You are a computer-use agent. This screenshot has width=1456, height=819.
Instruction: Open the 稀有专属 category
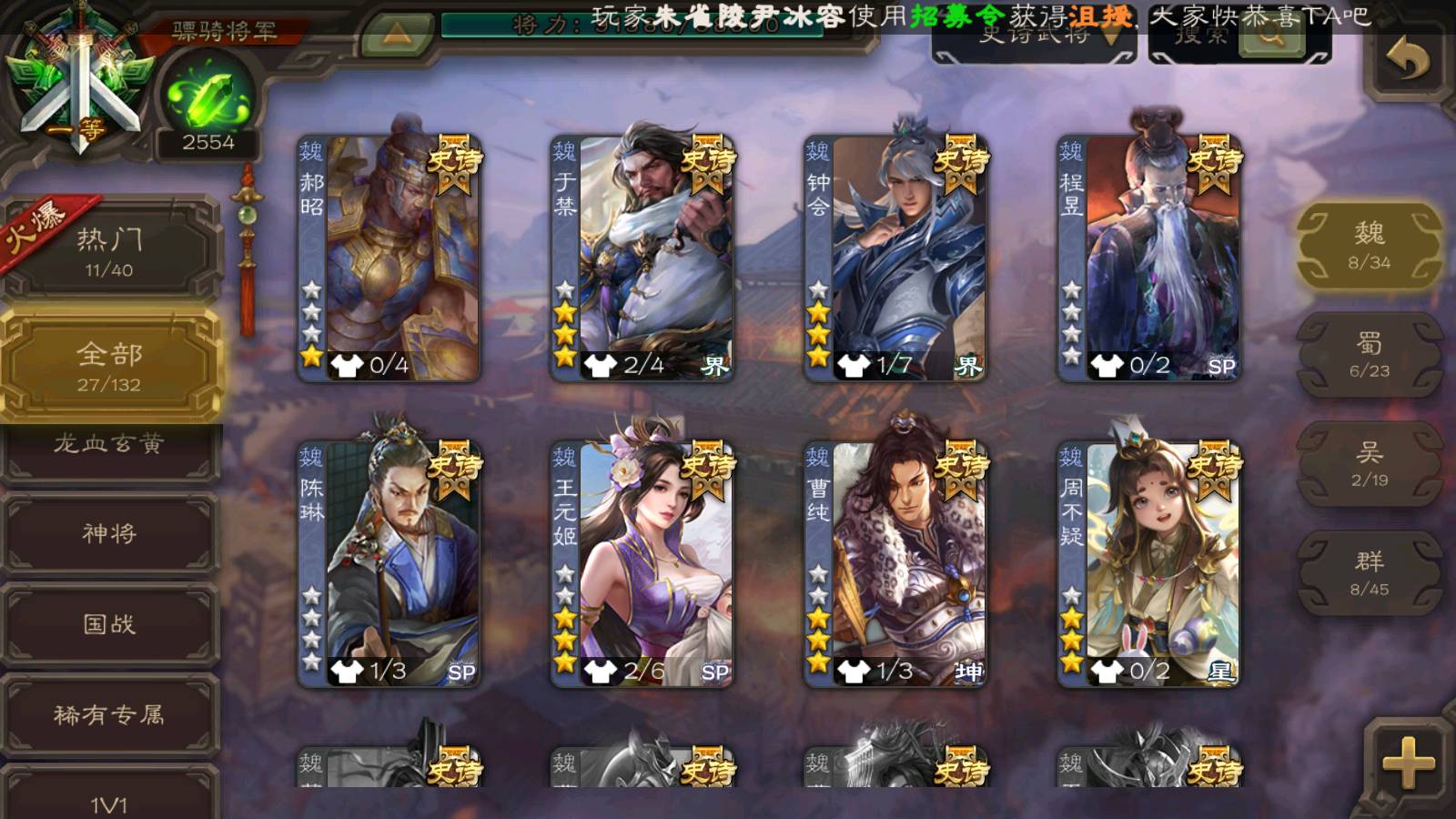click(x=109, y=715)
